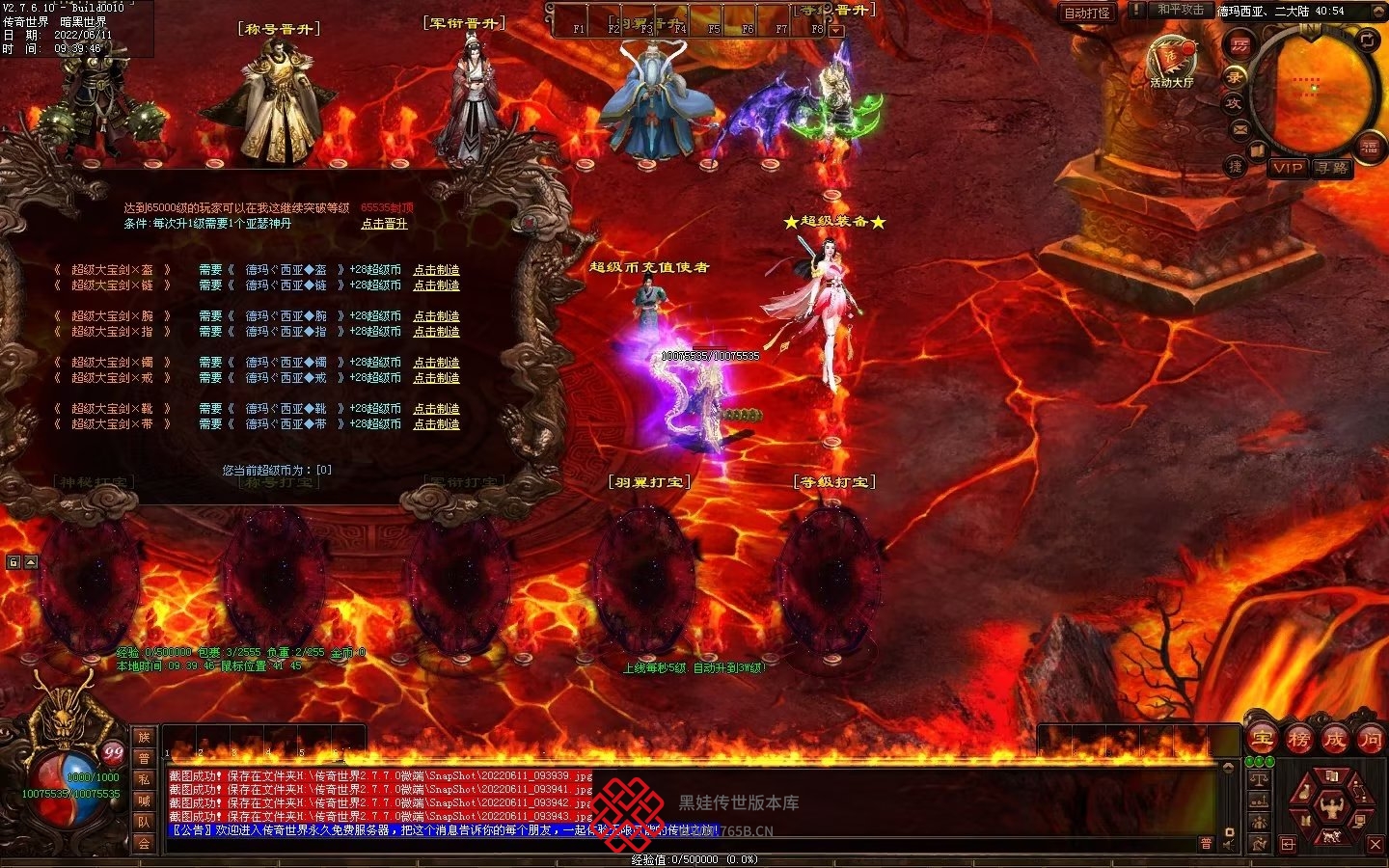The height and width of the screenshot is (868, 1389).
Task: Select the 私 private chat channel
Action: point(144,780)
